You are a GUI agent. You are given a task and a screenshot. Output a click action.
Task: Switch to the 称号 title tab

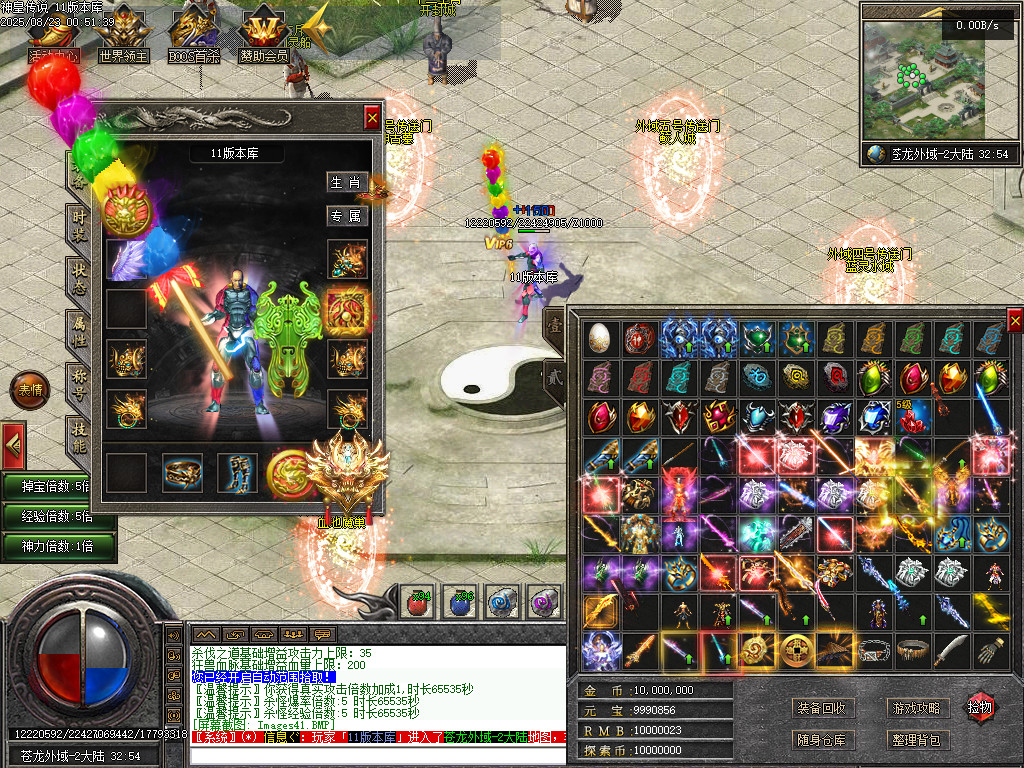click(x=80, y=383)
